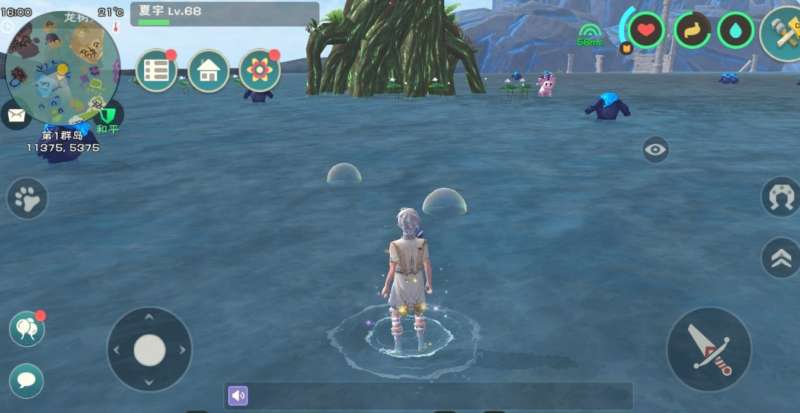Open the friends chat bubbles icon
The width and height of the screenshot is (800, 413).
pyautogui.click(x=26, y=329)
